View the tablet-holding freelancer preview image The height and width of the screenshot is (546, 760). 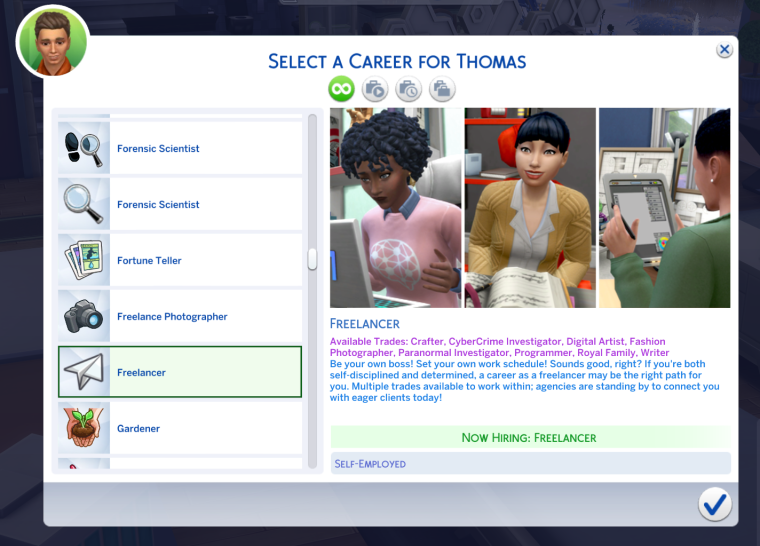click(664, 208)
